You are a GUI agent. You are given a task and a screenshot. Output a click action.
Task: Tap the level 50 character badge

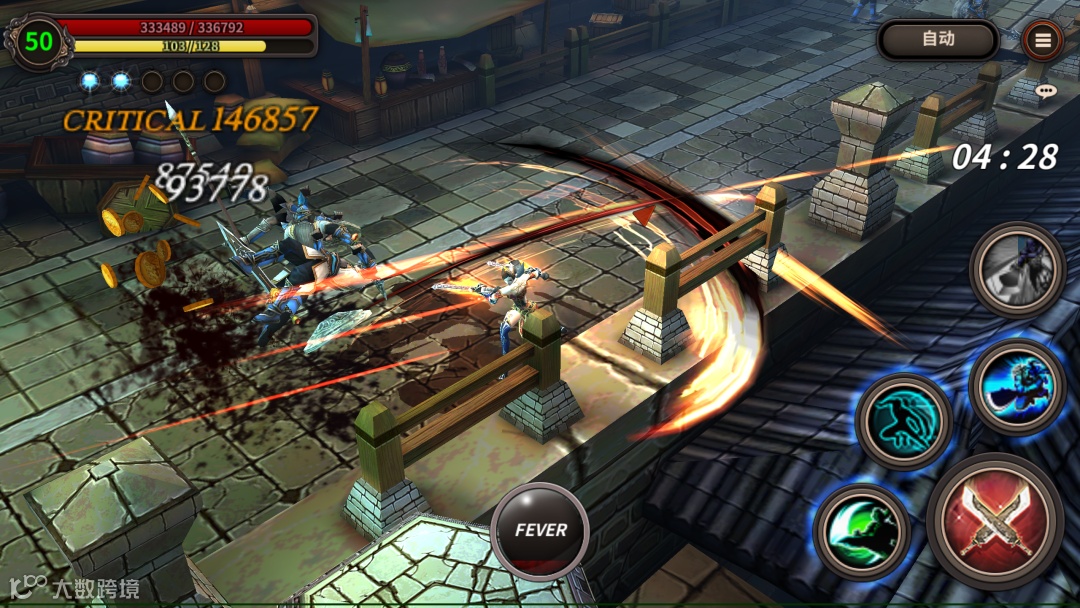39,41
